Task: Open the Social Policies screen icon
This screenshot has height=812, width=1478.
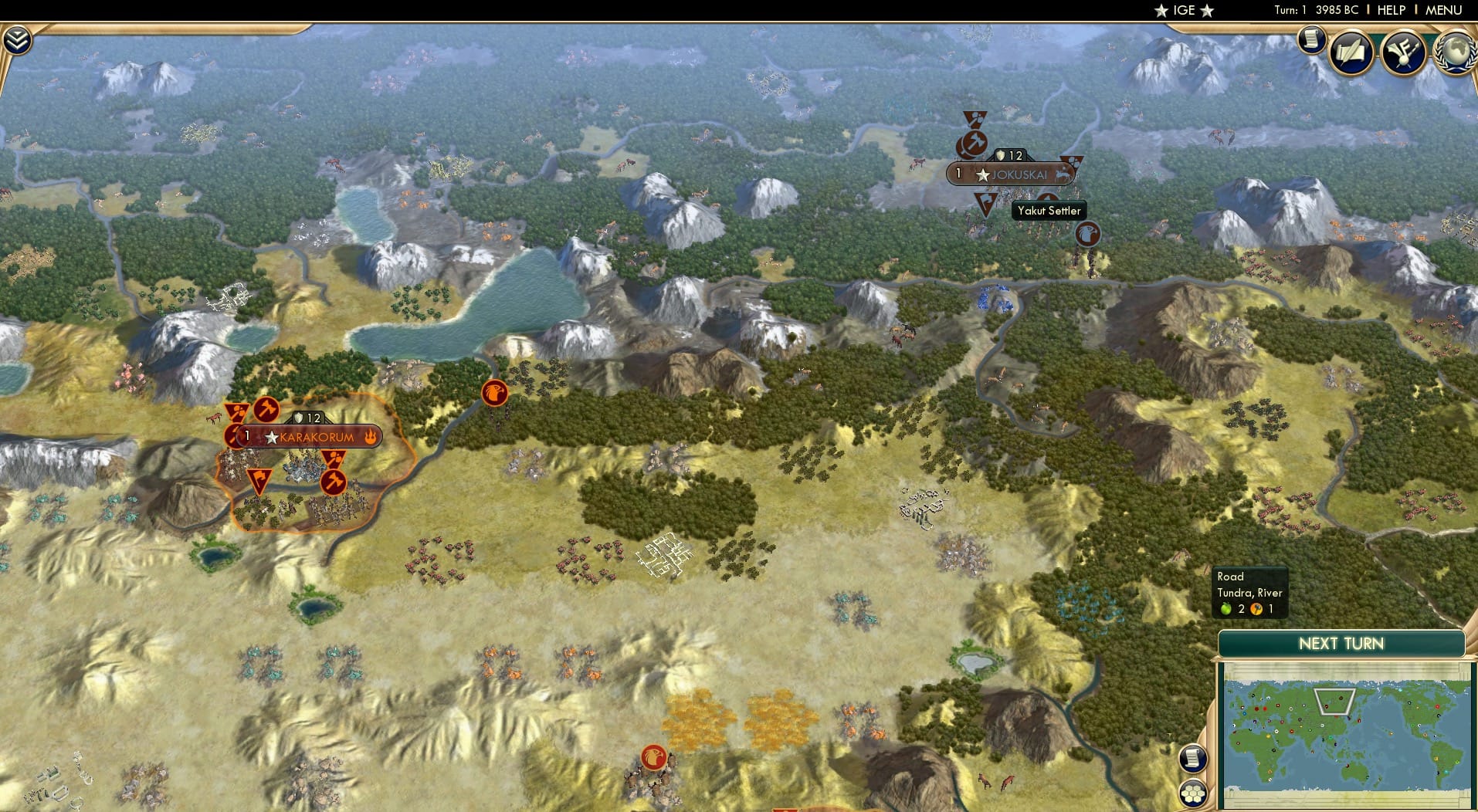Action: [1350, 52]
